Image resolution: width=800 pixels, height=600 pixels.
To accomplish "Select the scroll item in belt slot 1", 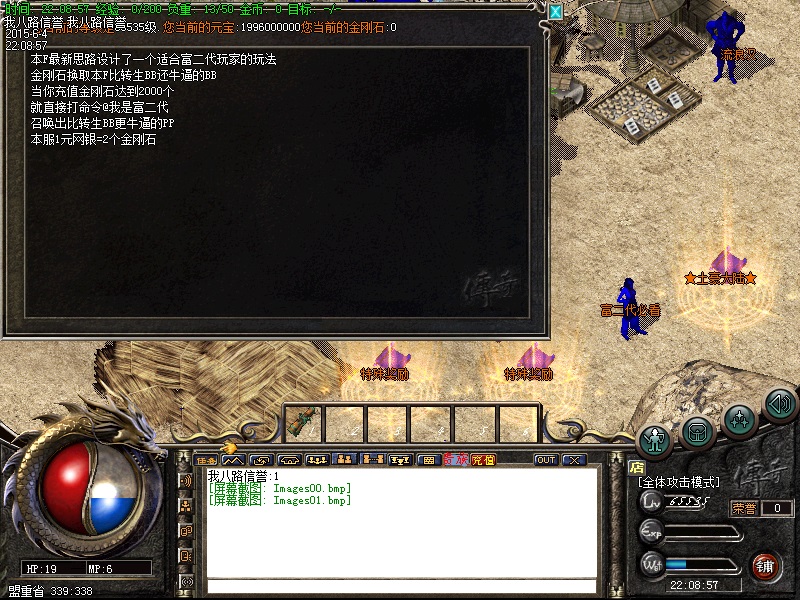I will pyautogui.click(x=304, y=422).
